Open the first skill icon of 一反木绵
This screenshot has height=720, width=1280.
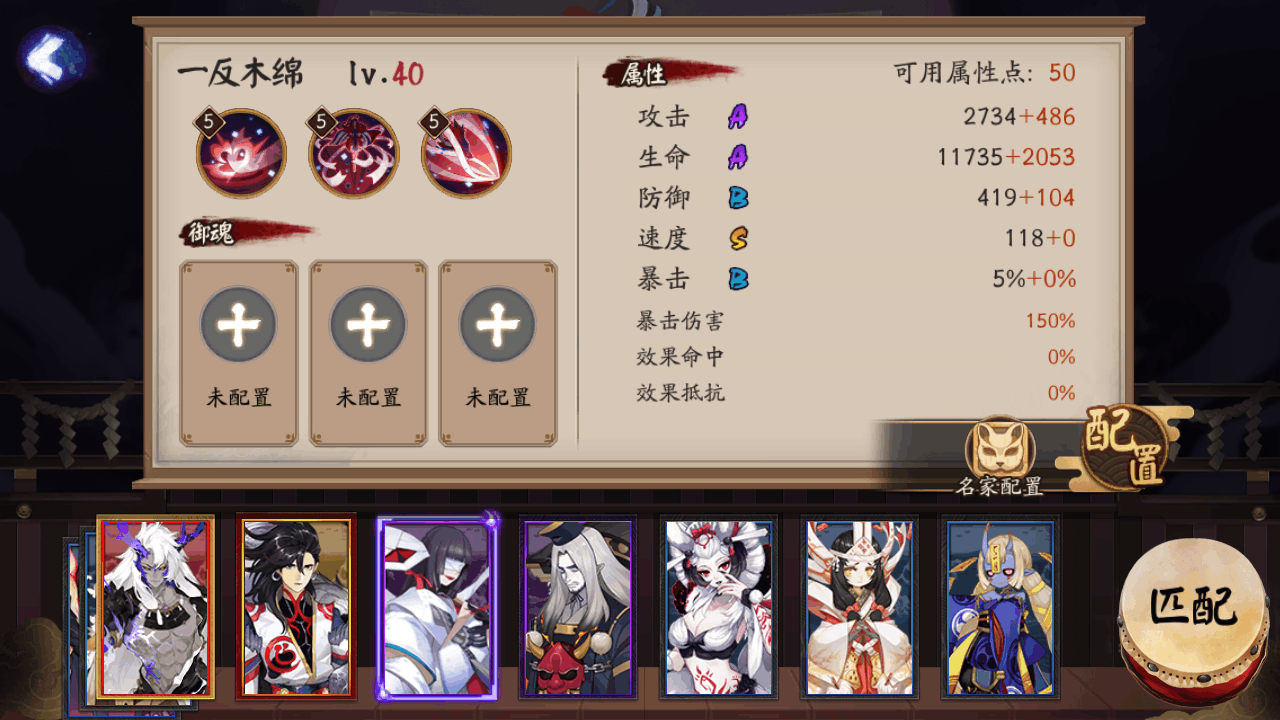[238, 152]
